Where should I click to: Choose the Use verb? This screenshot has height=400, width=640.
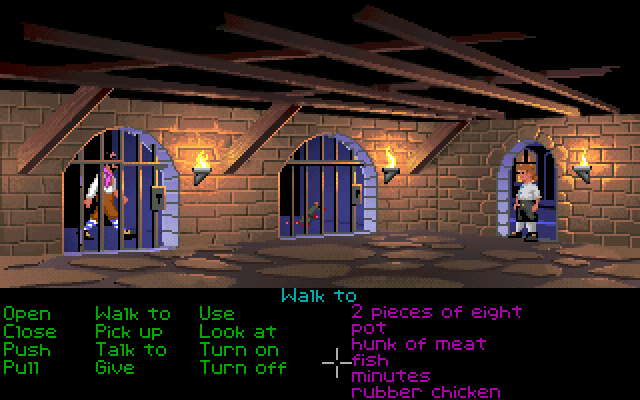coord(217,314)
